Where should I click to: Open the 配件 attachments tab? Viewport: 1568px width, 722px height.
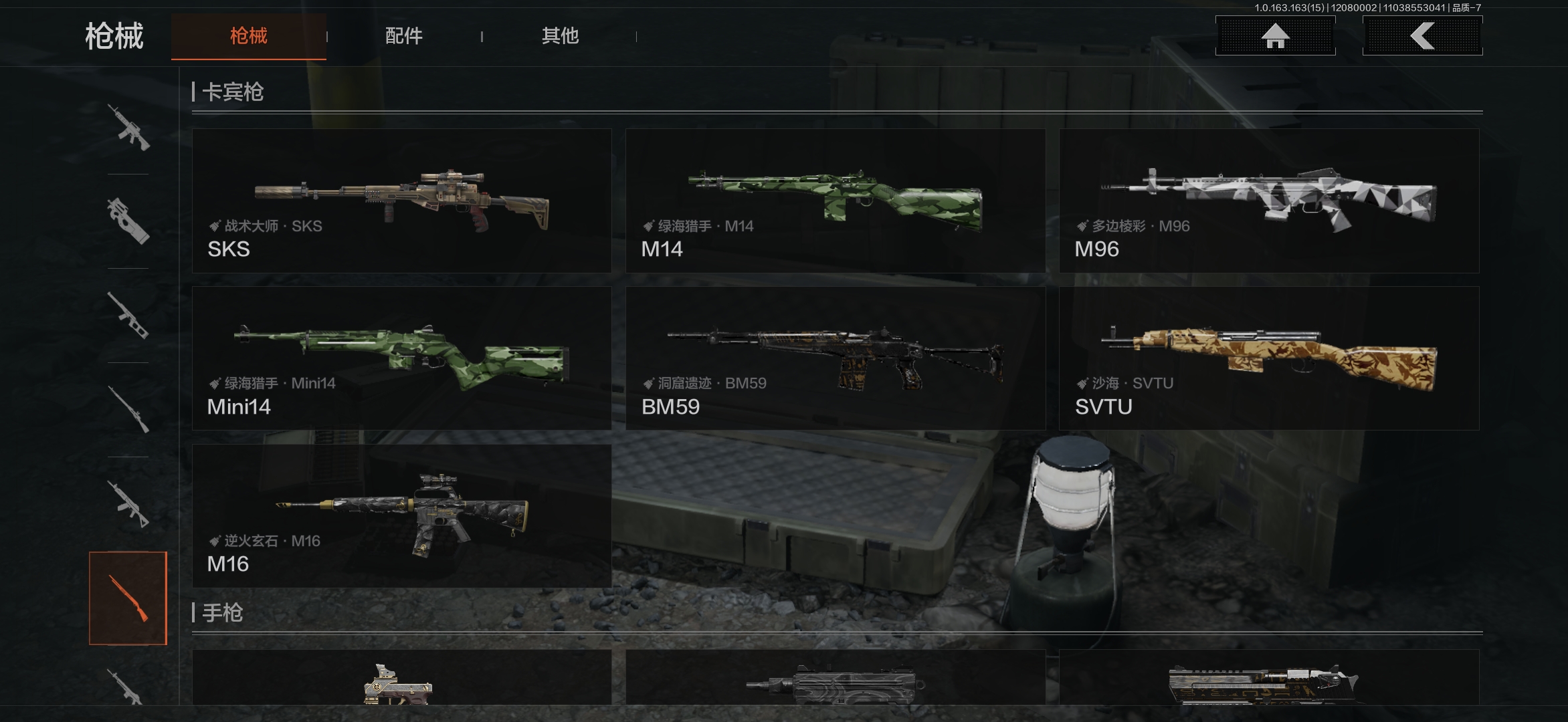pyautogui.click(x=403, y=36)
